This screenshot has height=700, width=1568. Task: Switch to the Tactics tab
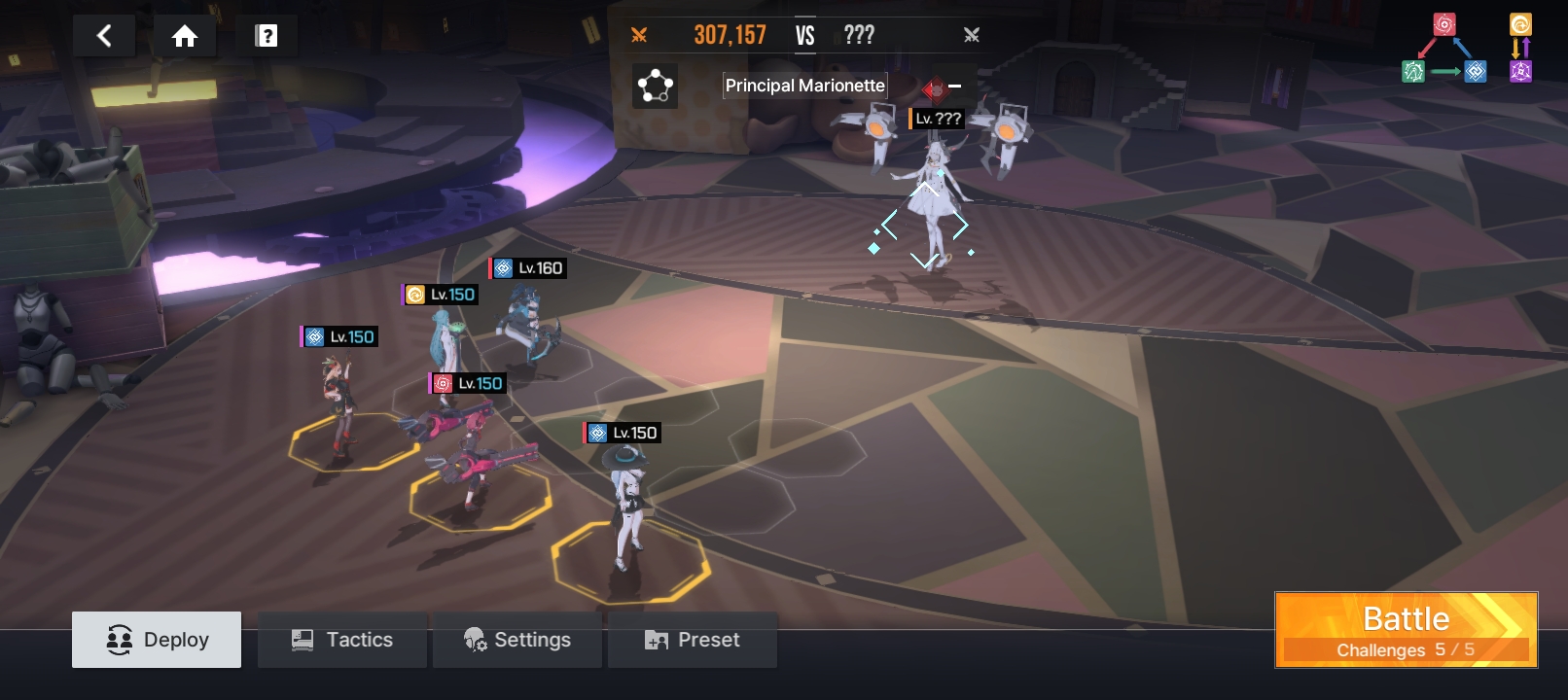point(342,640)
